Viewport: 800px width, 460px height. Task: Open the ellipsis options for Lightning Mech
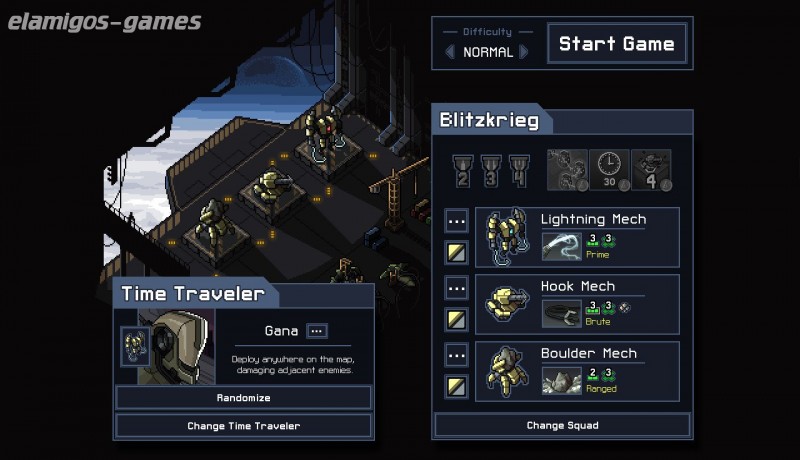[456, 221]
